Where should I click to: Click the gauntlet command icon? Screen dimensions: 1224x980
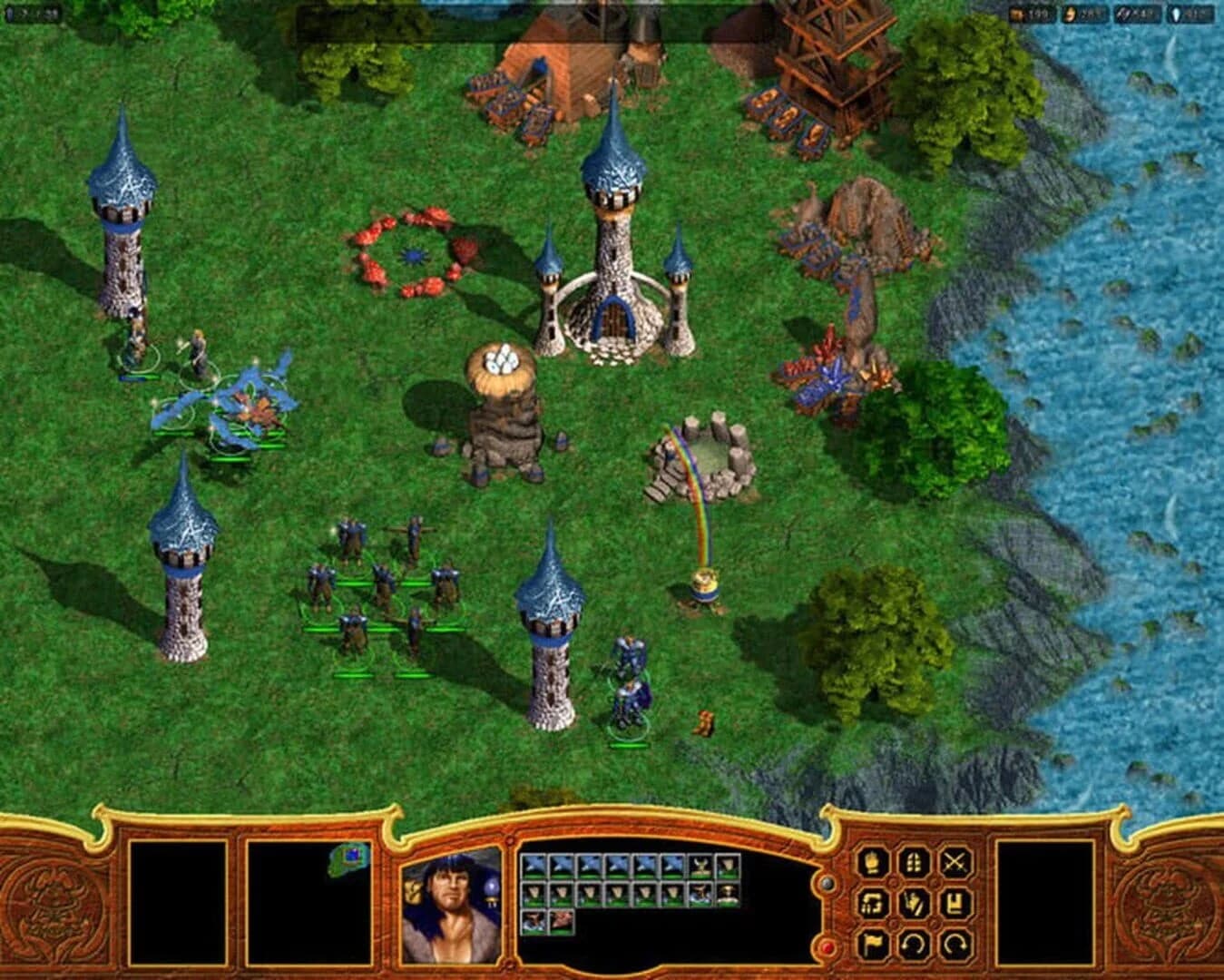coord(870,862)
